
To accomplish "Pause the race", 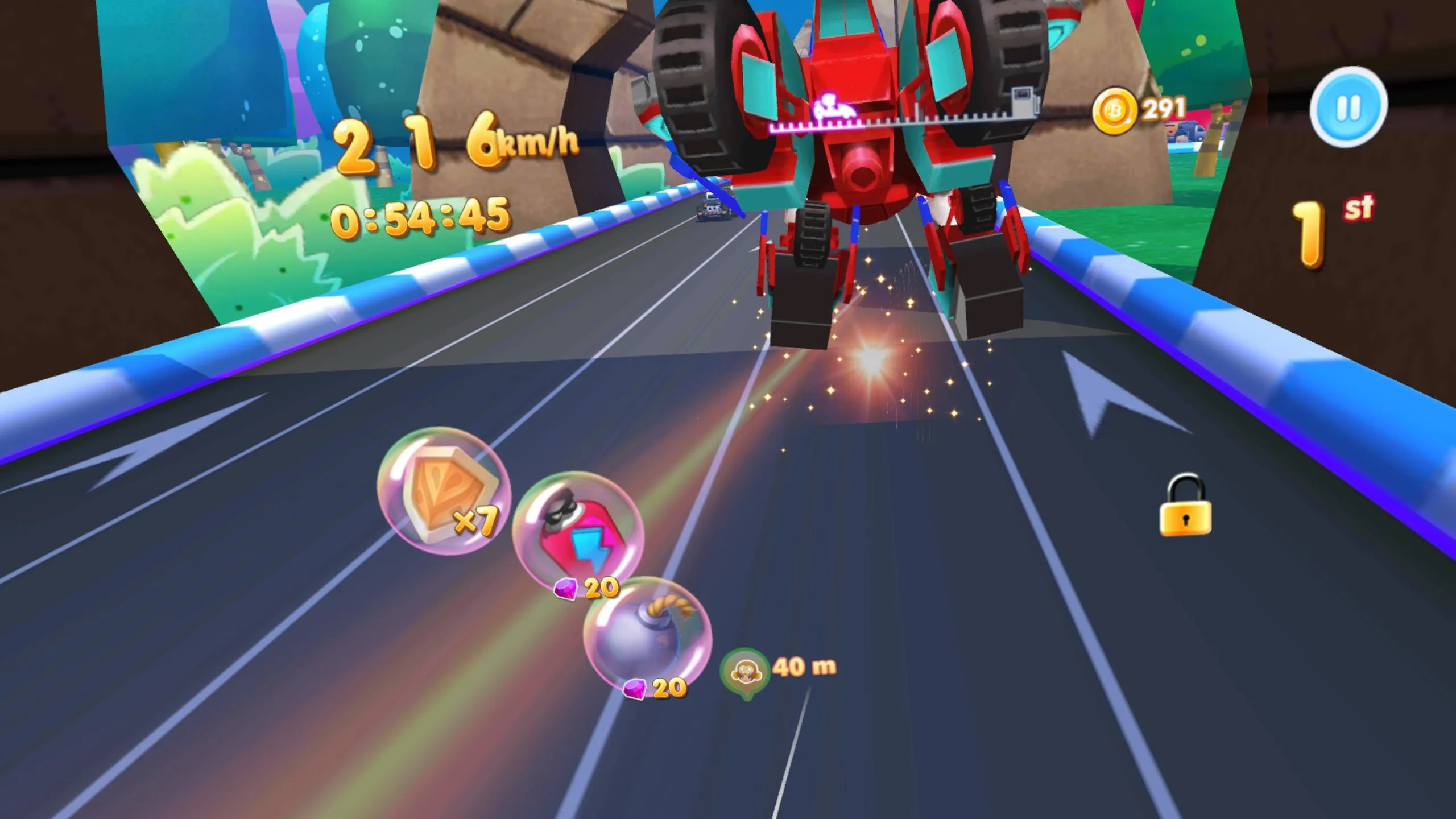I will [1349, 107].
